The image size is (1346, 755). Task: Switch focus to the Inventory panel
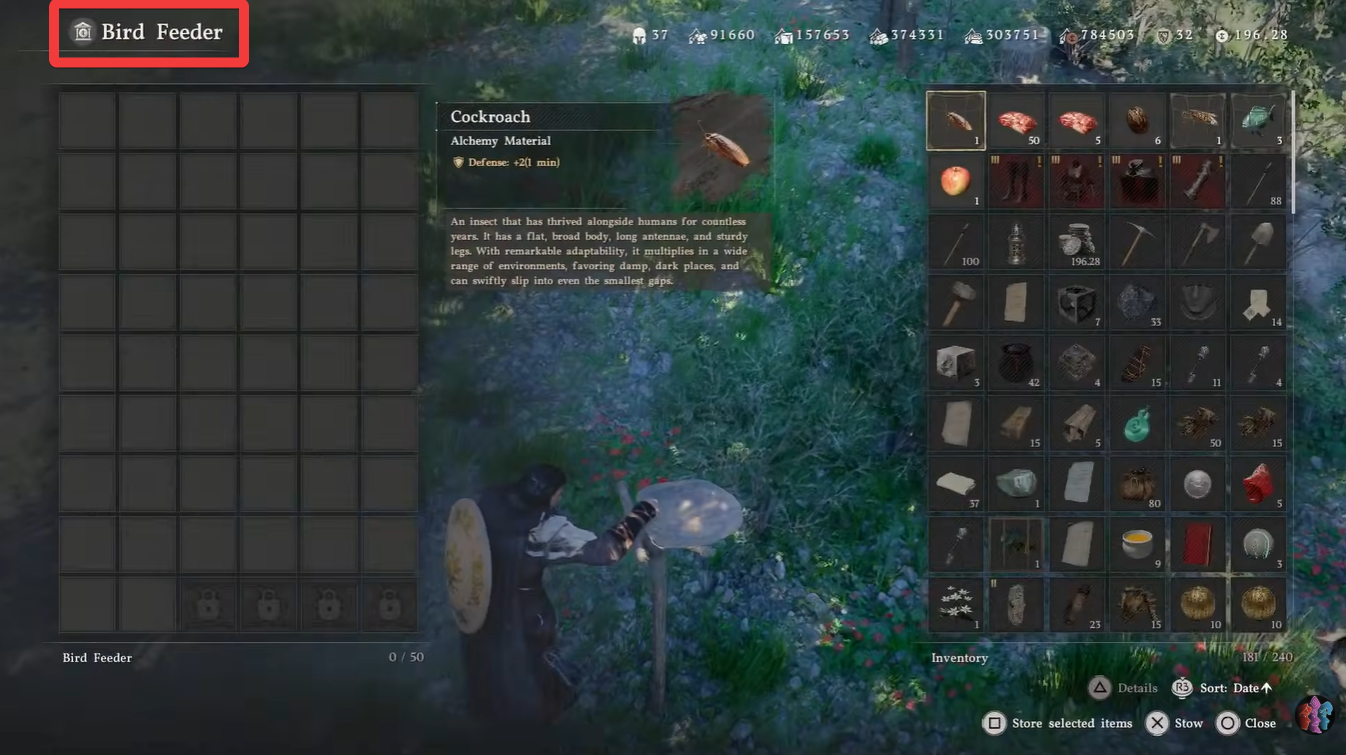(960, 657)
